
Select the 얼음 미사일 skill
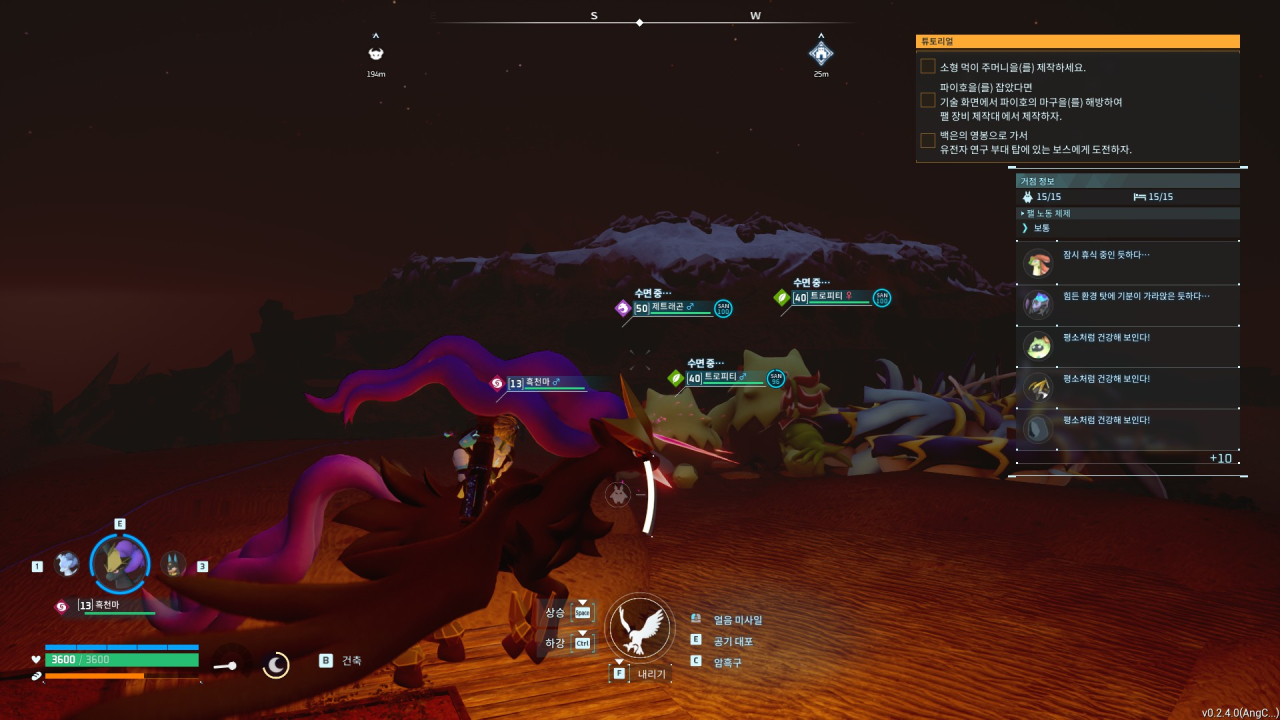738,620
